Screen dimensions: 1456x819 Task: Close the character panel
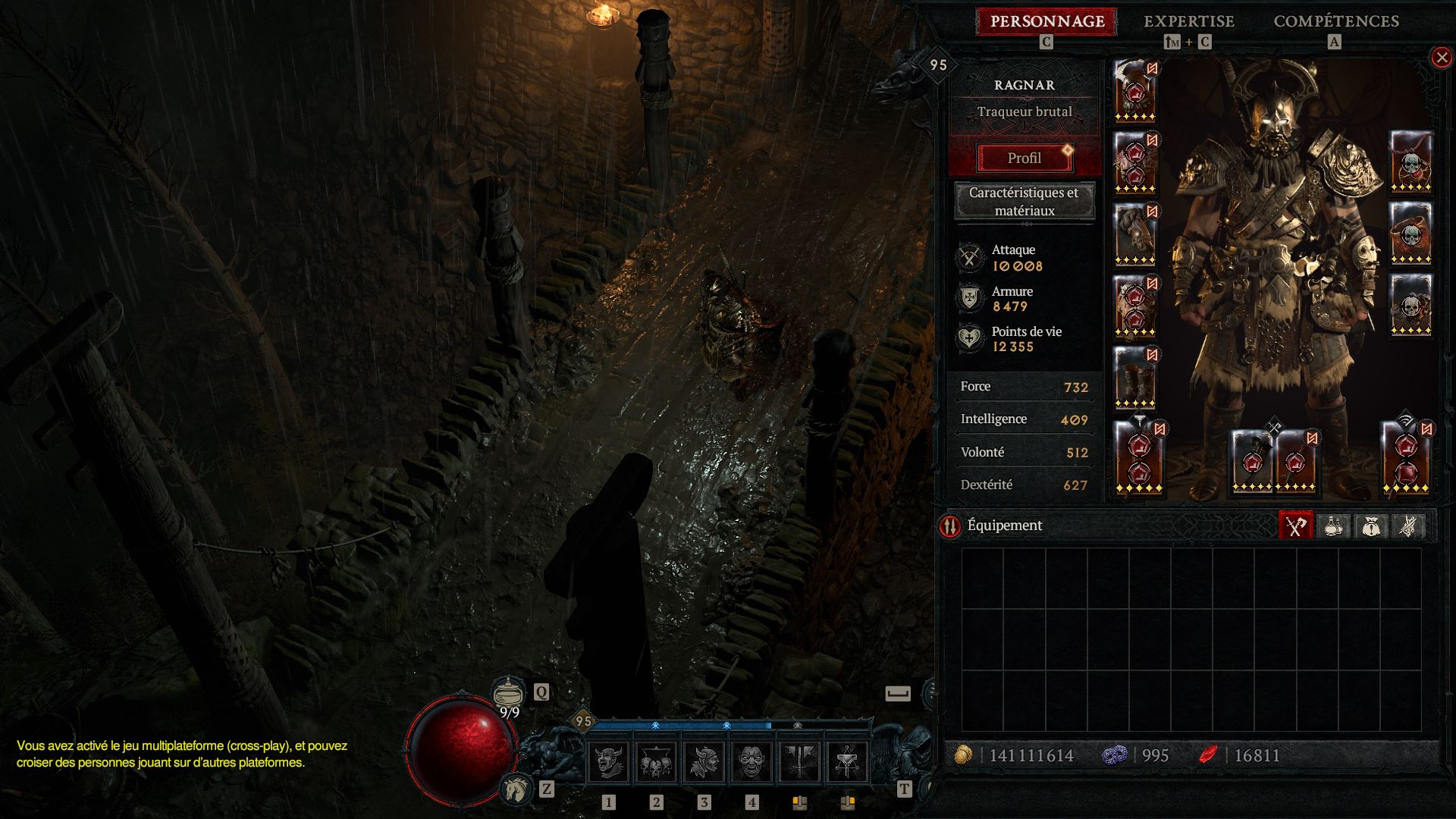pyautogui.click(x=1441, y=58)
